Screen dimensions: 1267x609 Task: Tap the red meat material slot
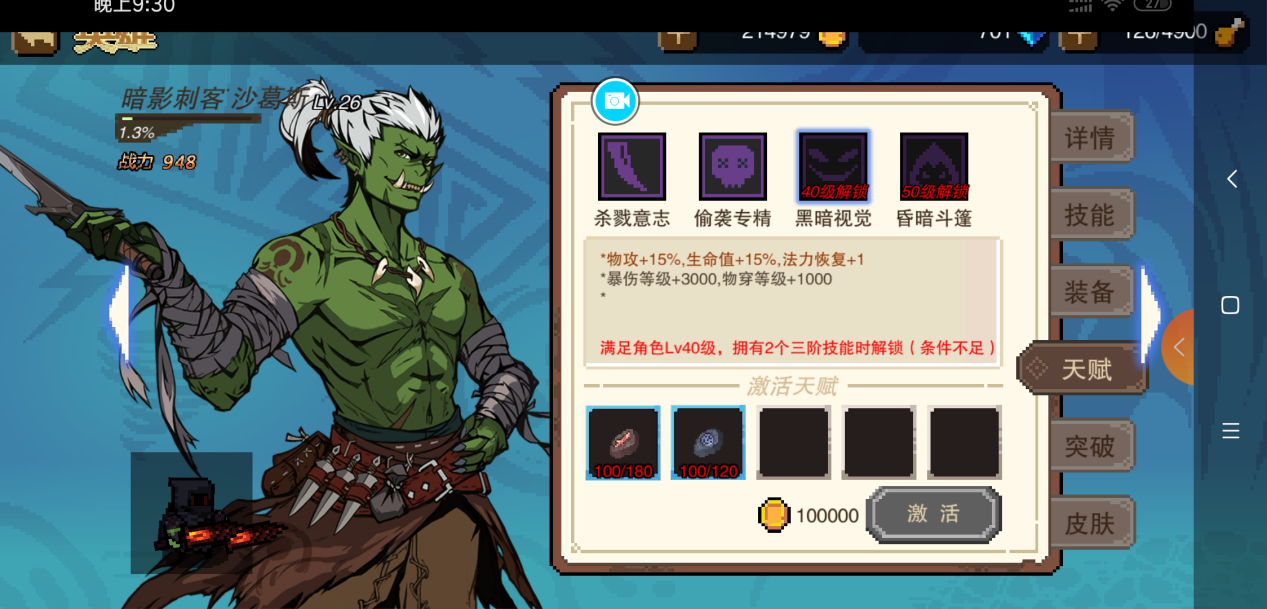(x=623, y=442)
